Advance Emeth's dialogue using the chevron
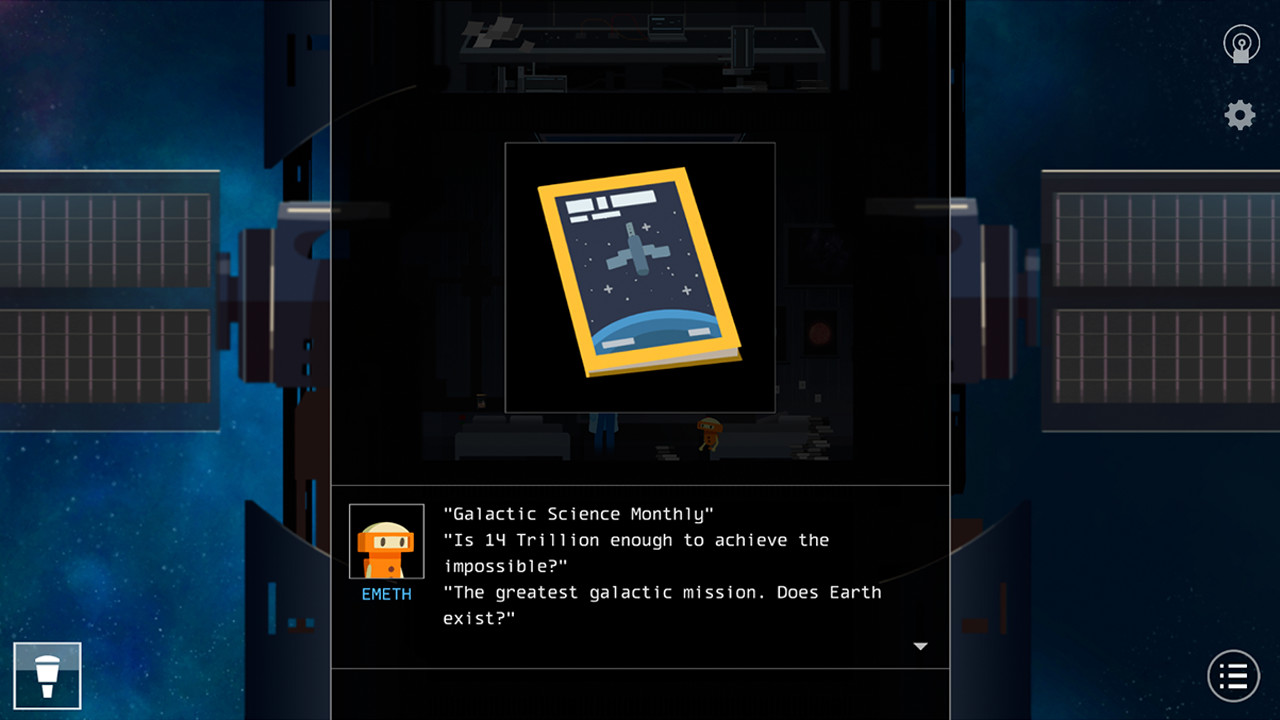This screenshot has width=1280, height=720. (x=920, y=647)
